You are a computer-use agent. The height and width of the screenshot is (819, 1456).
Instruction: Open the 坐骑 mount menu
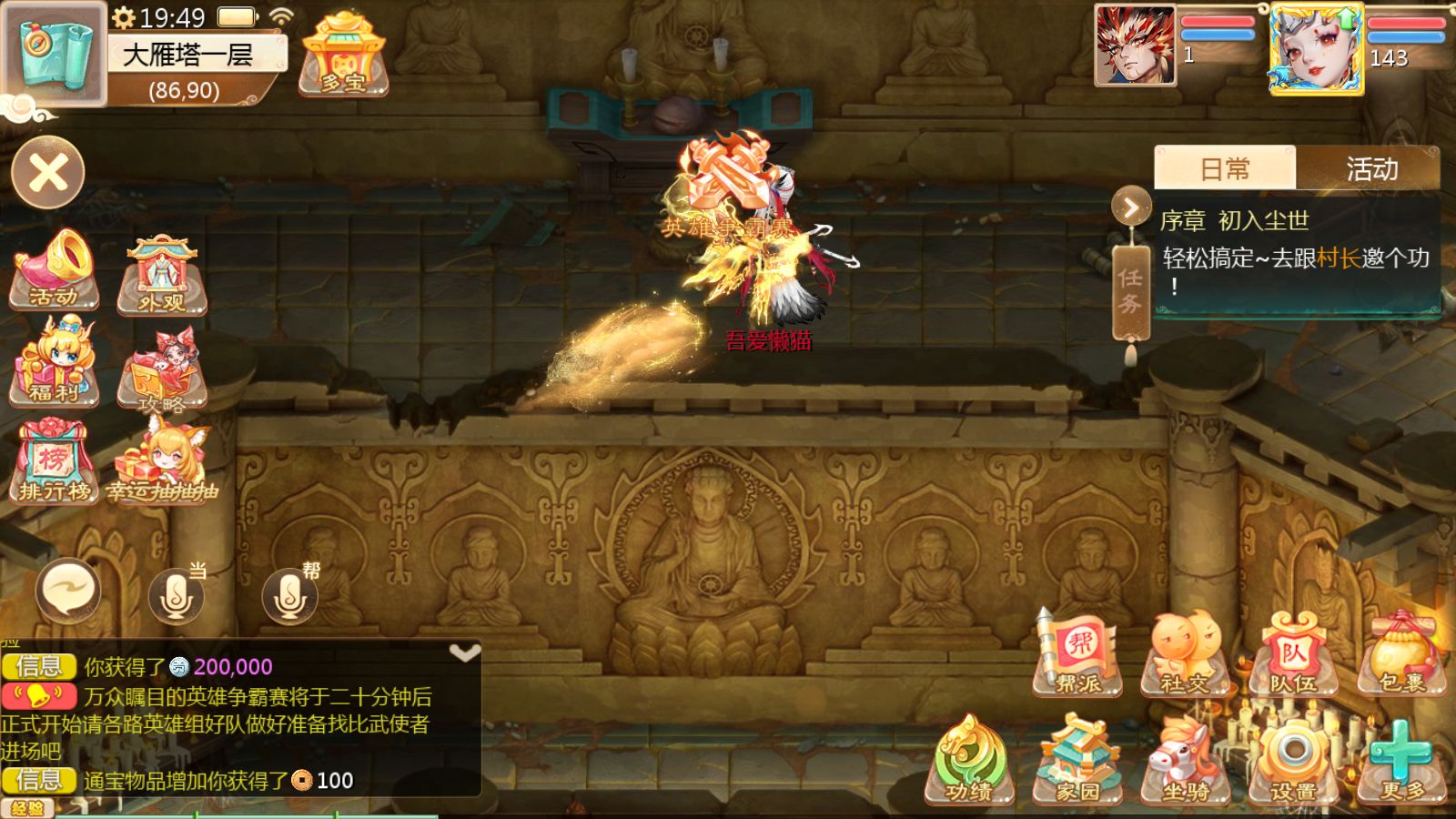pyautogui.click(x=1185, y=763)
